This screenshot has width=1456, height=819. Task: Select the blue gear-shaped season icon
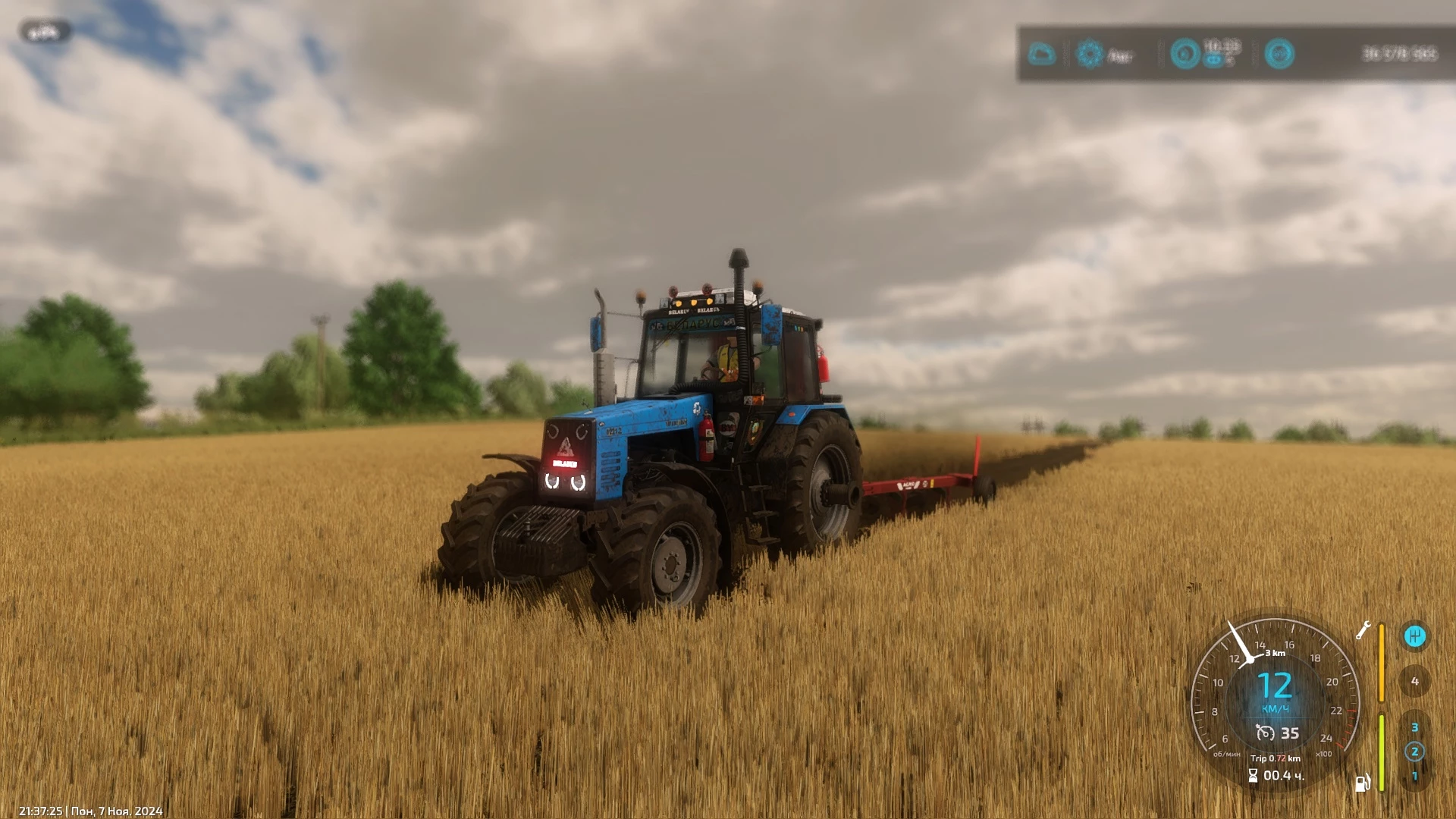pos(1090,54)
